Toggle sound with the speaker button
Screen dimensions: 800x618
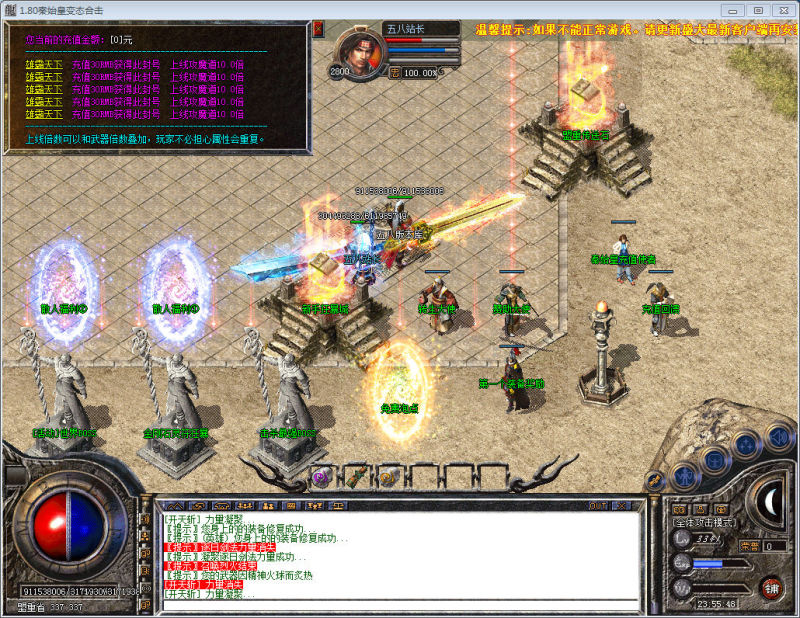[x=777, y=436]
